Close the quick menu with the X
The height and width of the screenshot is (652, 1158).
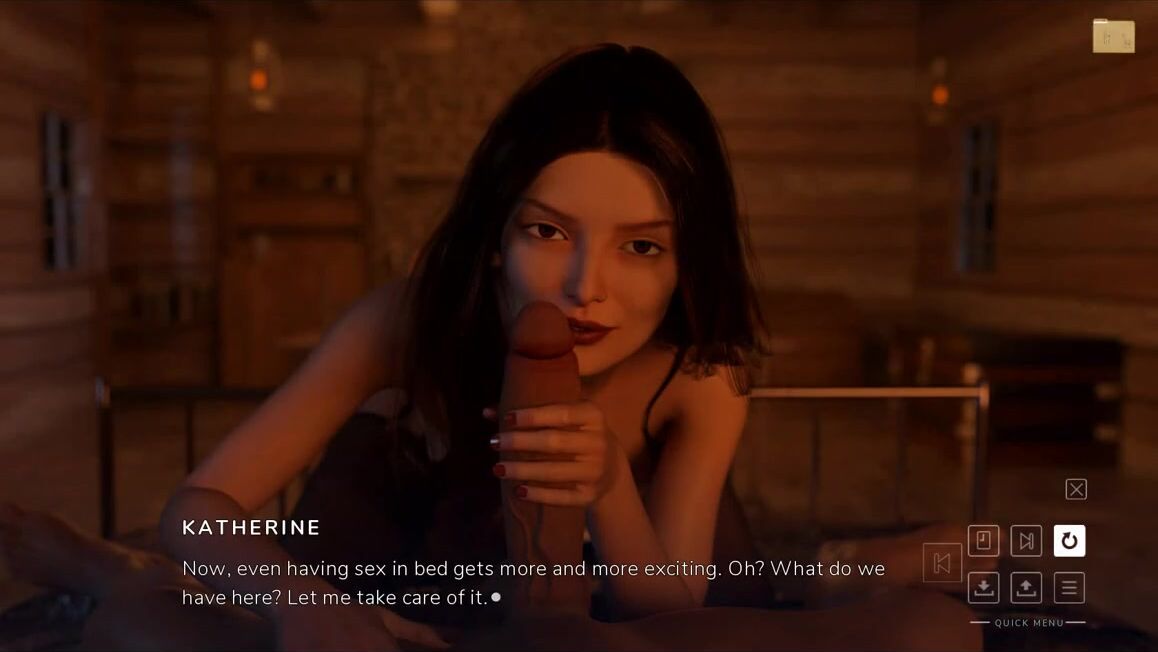[x=1076, y=489]
